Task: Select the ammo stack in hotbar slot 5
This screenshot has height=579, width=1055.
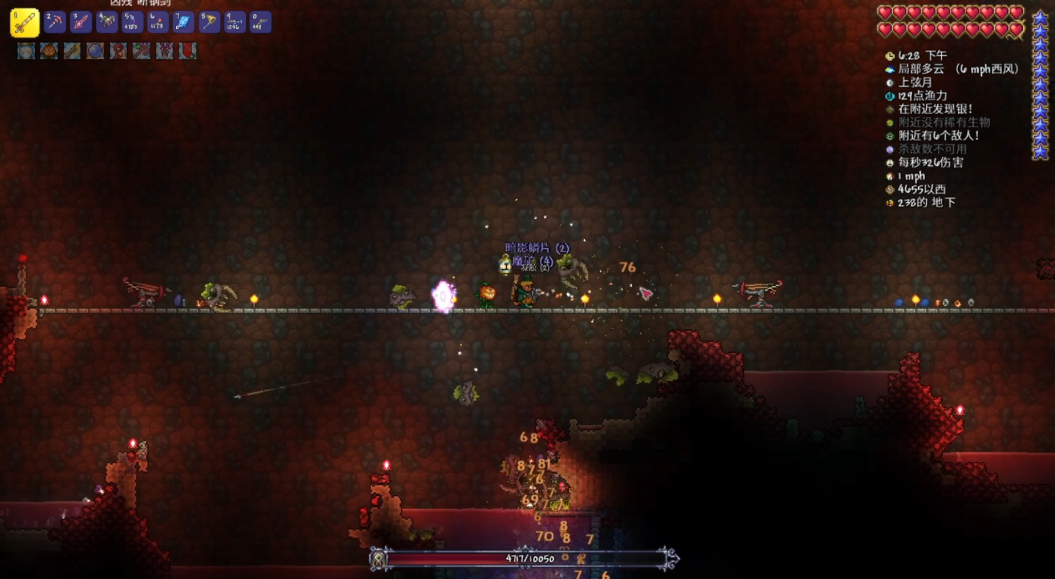Action: point(132,21)
